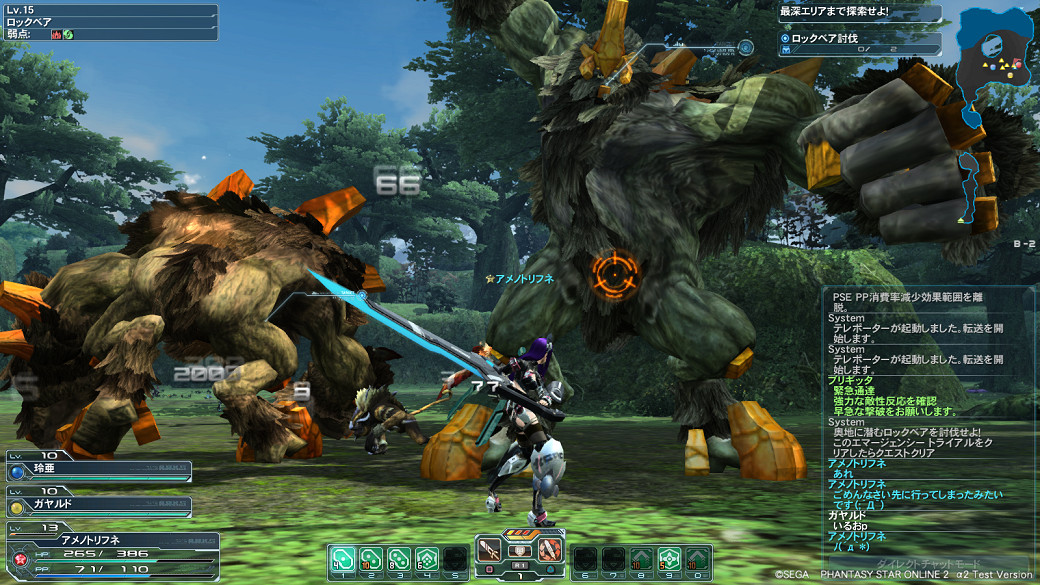1040x585 pixels.
Task: Open the ロックベア討伐 quest objective tracker
Action: point(860,43)
